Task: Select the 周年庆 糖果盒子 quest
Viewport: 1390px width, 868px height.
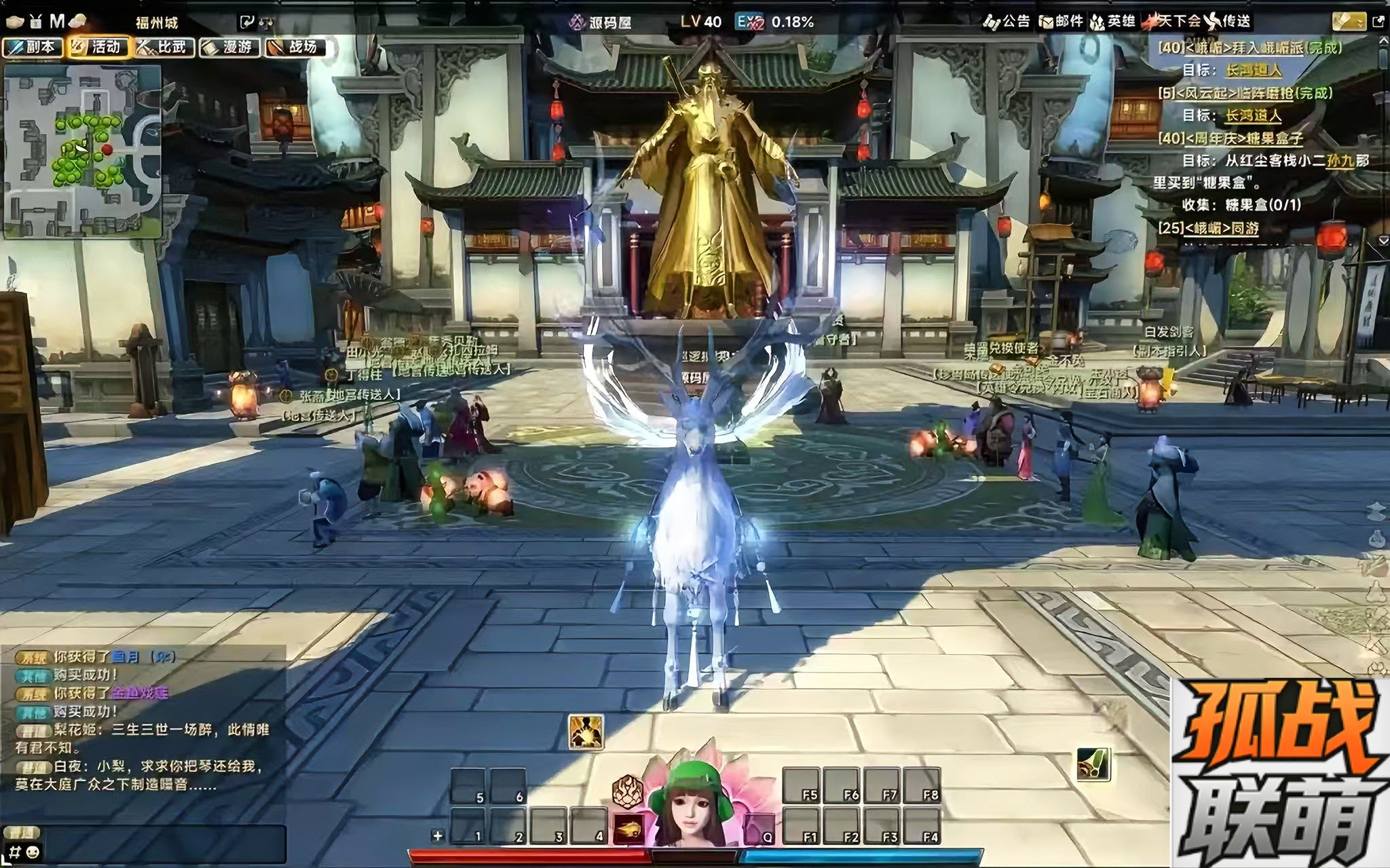Action: tap(1231, 138)
